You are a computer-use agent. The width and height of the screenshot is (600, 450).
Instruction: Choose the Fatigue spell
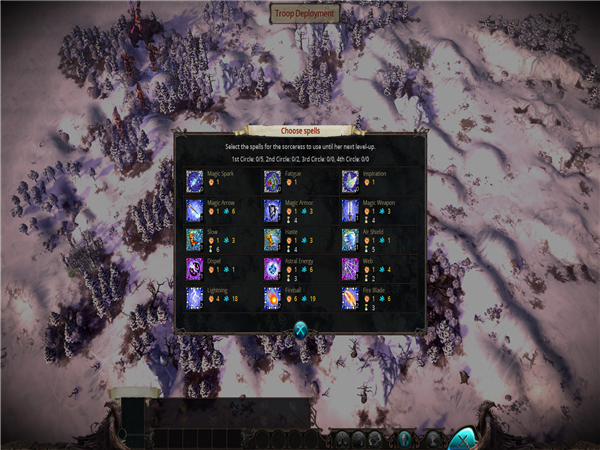(x=272, y=181)
